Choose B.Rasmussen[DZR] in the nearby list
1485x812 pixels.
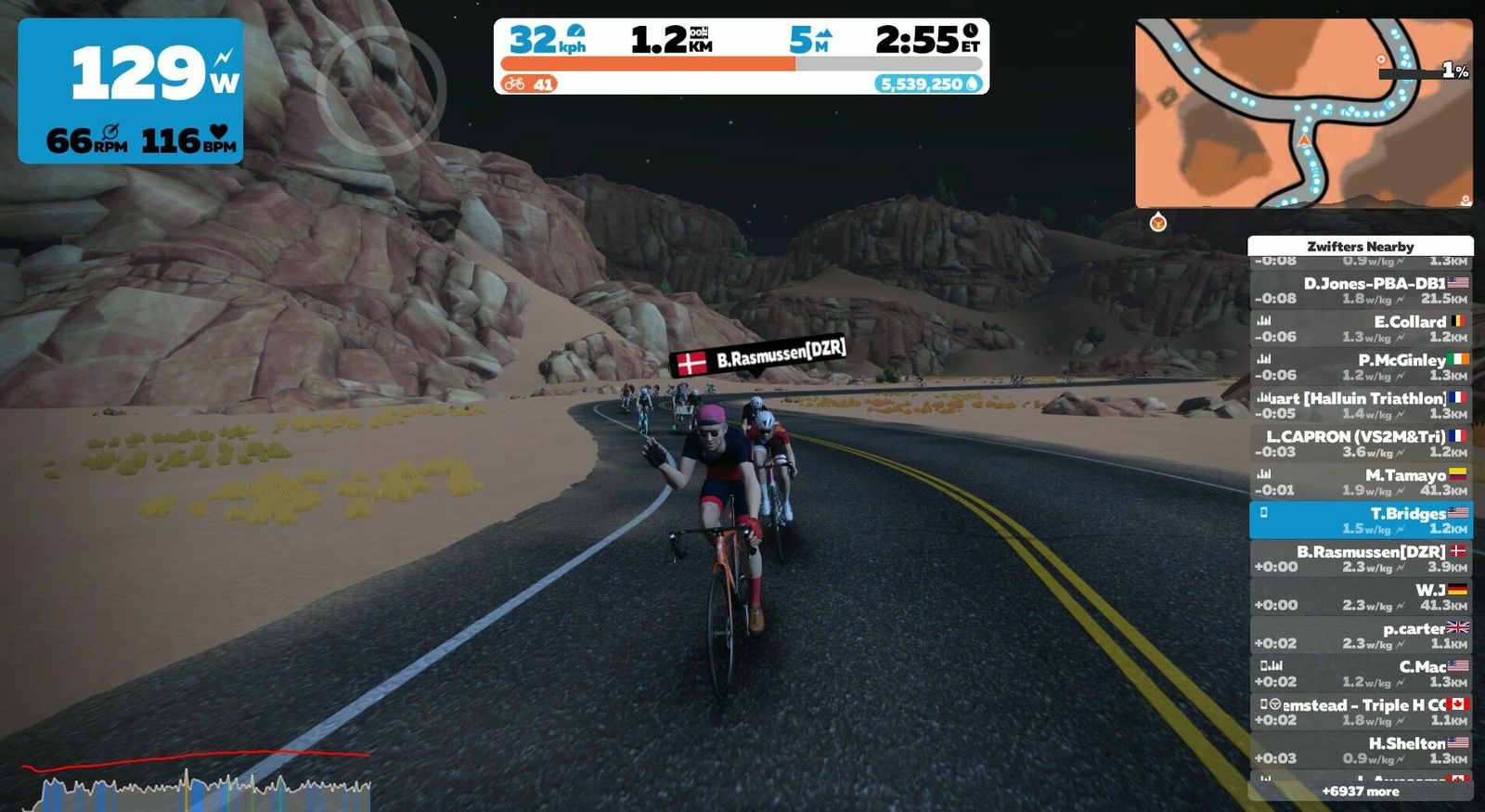tap(1361, 559)
